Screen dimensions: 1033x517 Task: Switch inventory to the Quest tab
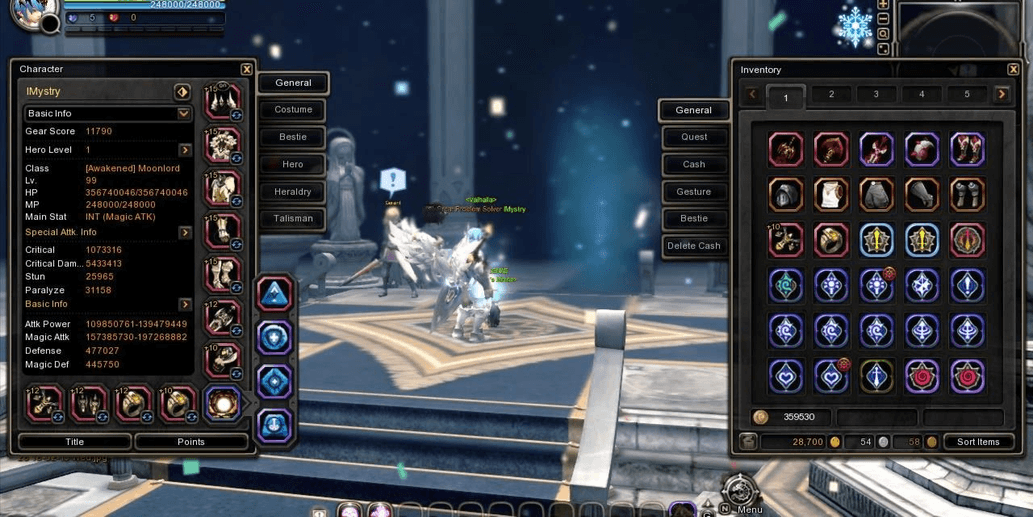point(694,137)
